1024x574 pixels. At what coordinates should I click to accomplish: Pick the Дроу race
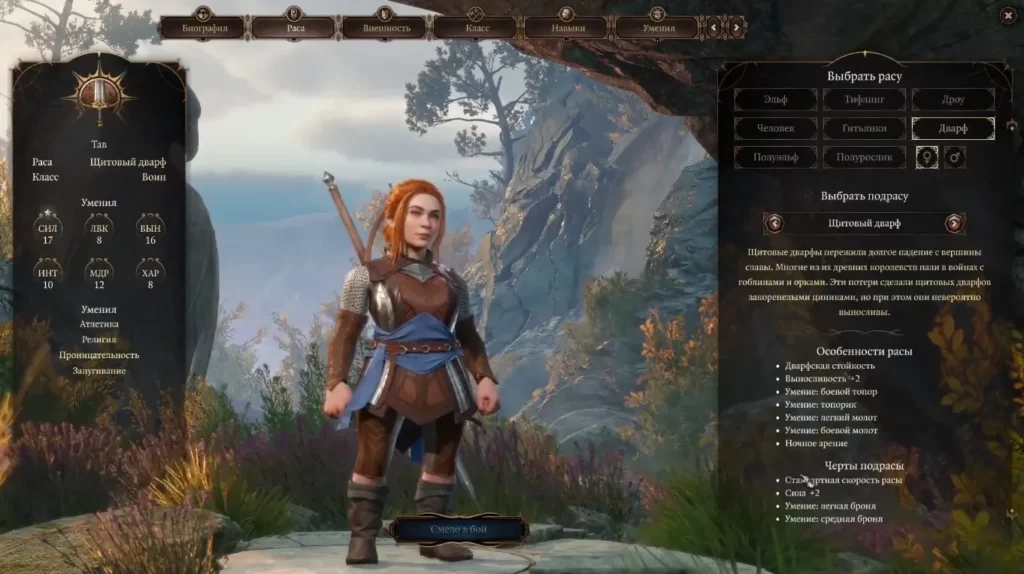click(x=952, y=99)
